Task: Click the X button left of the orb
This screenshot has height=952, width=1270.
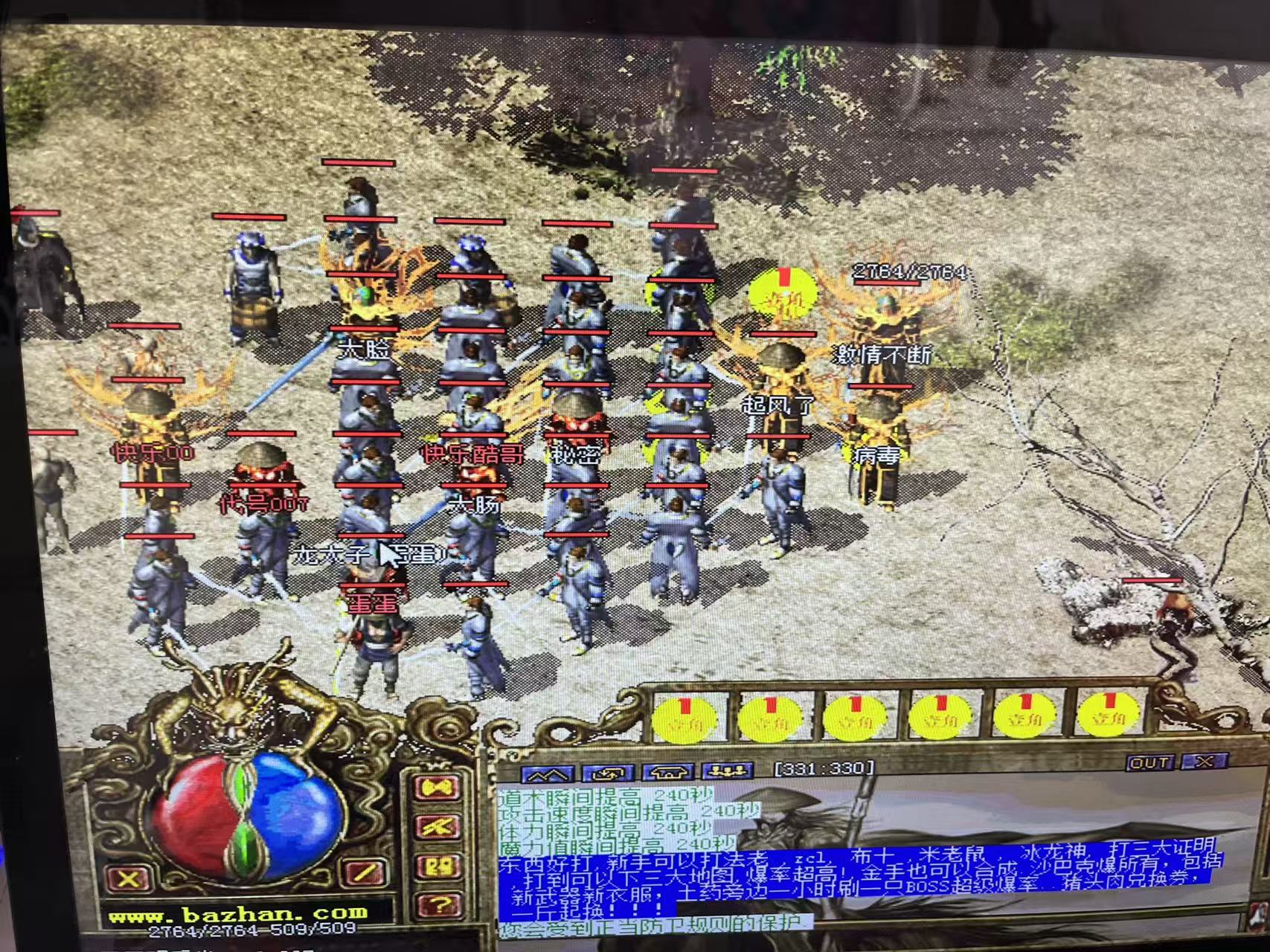Action: coord(128,879)
